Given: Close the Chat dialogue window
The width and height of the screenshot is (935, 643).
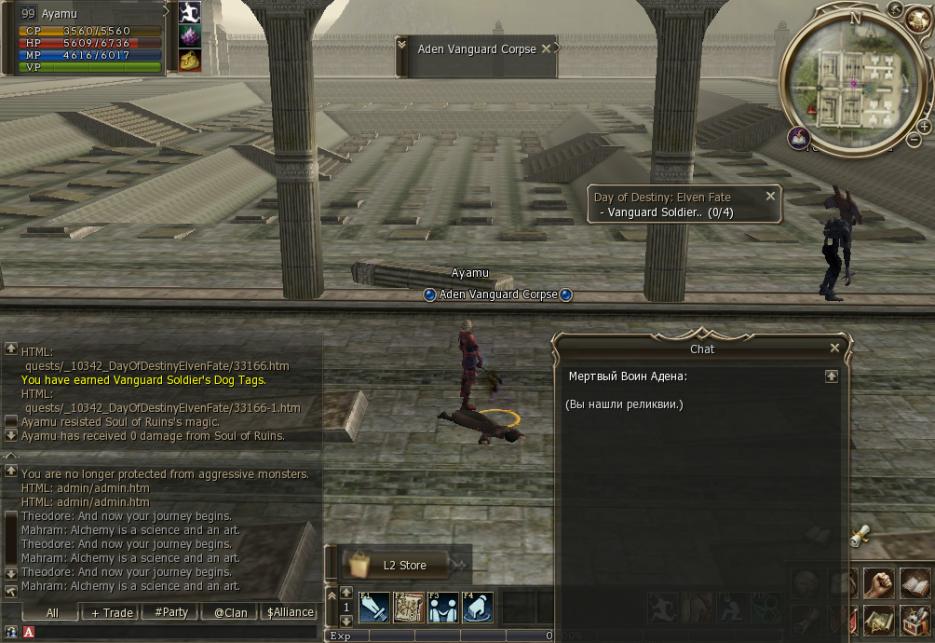Looking at the screenshot, I should click(x=834, y=349).
